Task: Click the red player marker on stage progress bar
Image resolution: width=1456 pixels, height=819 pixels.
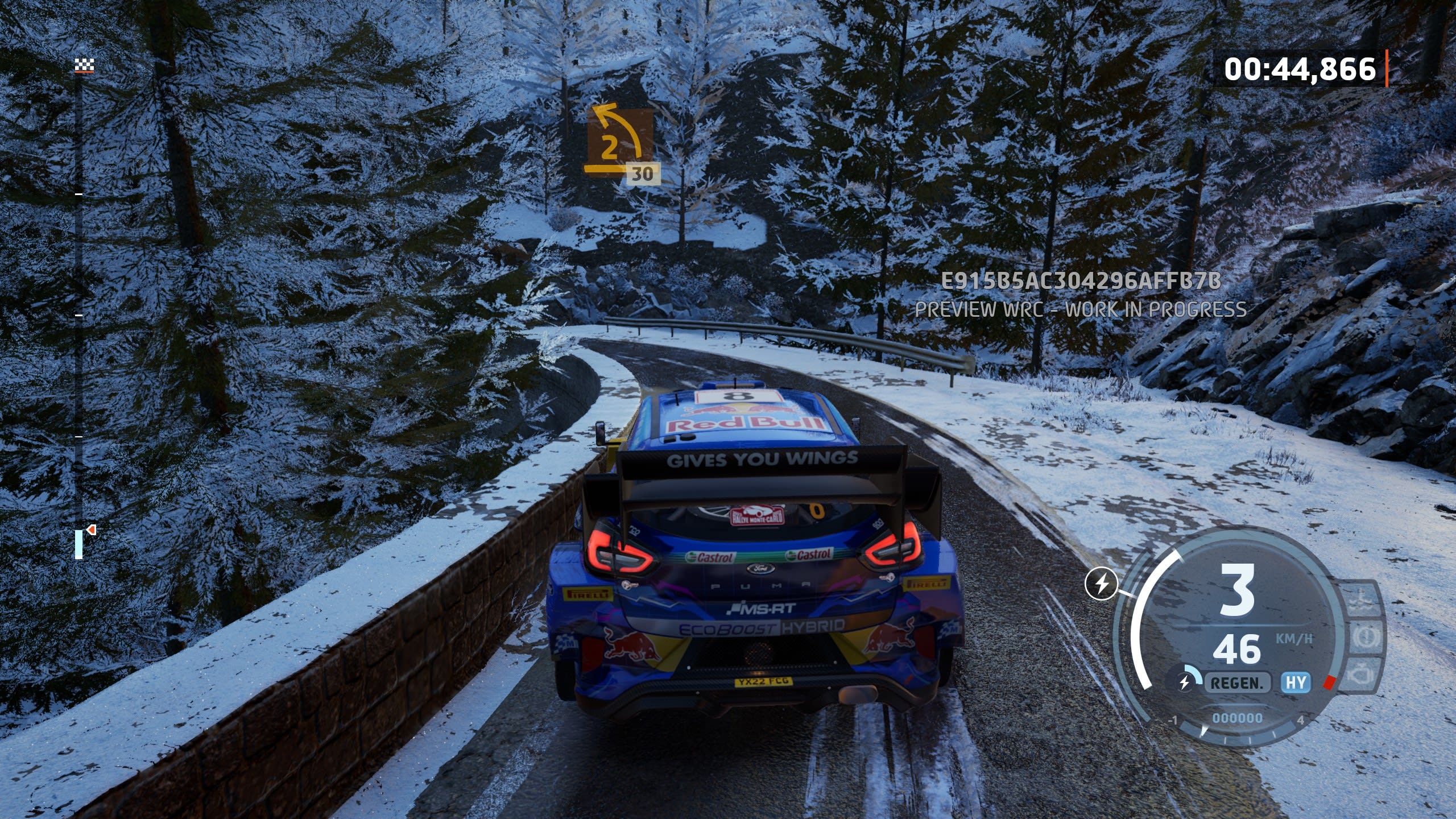Action: click(x=91, y=530)
